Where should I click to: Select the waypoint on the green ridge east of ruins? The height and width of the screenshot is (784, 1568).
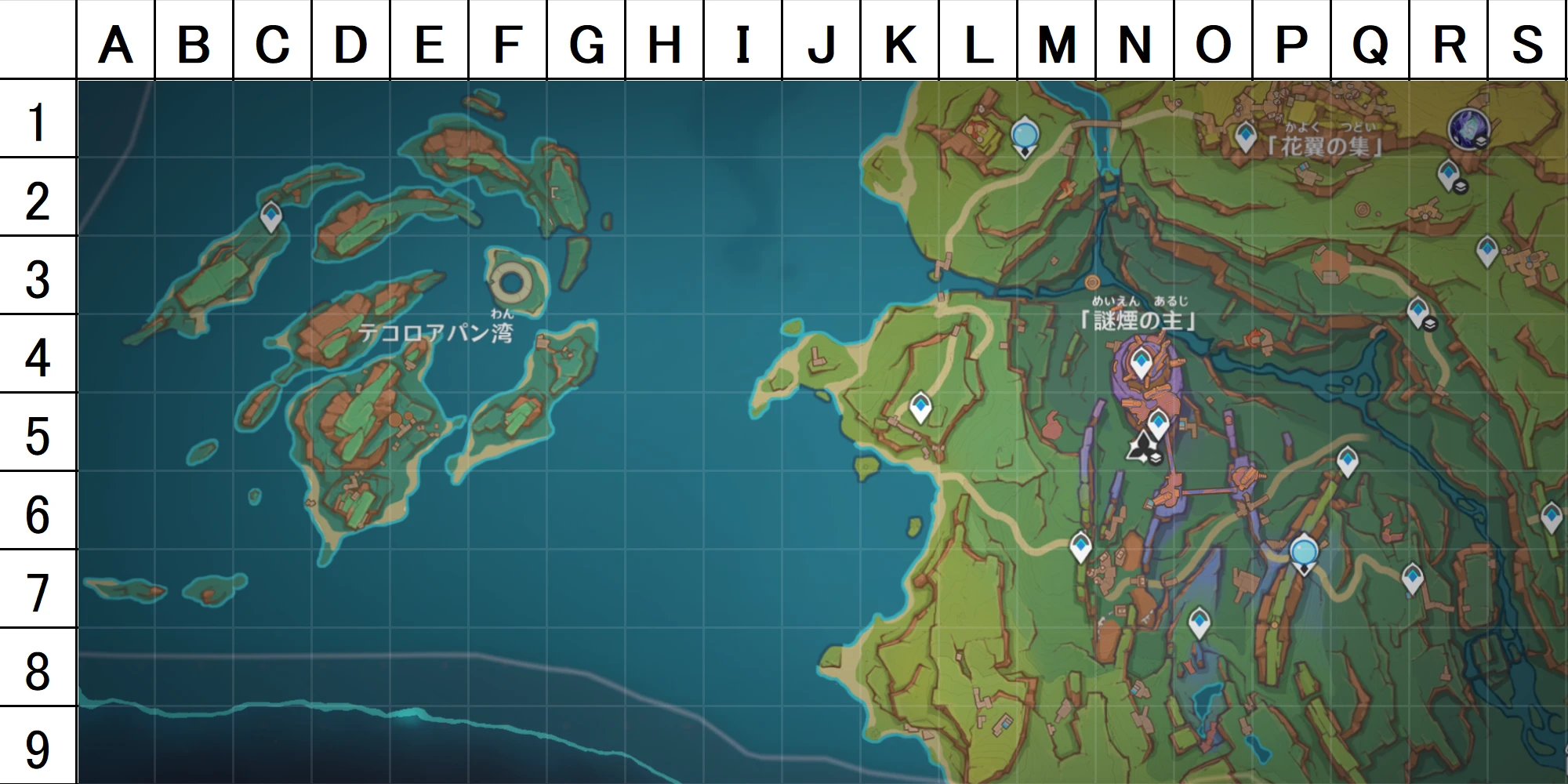[x=1348, y=458]
